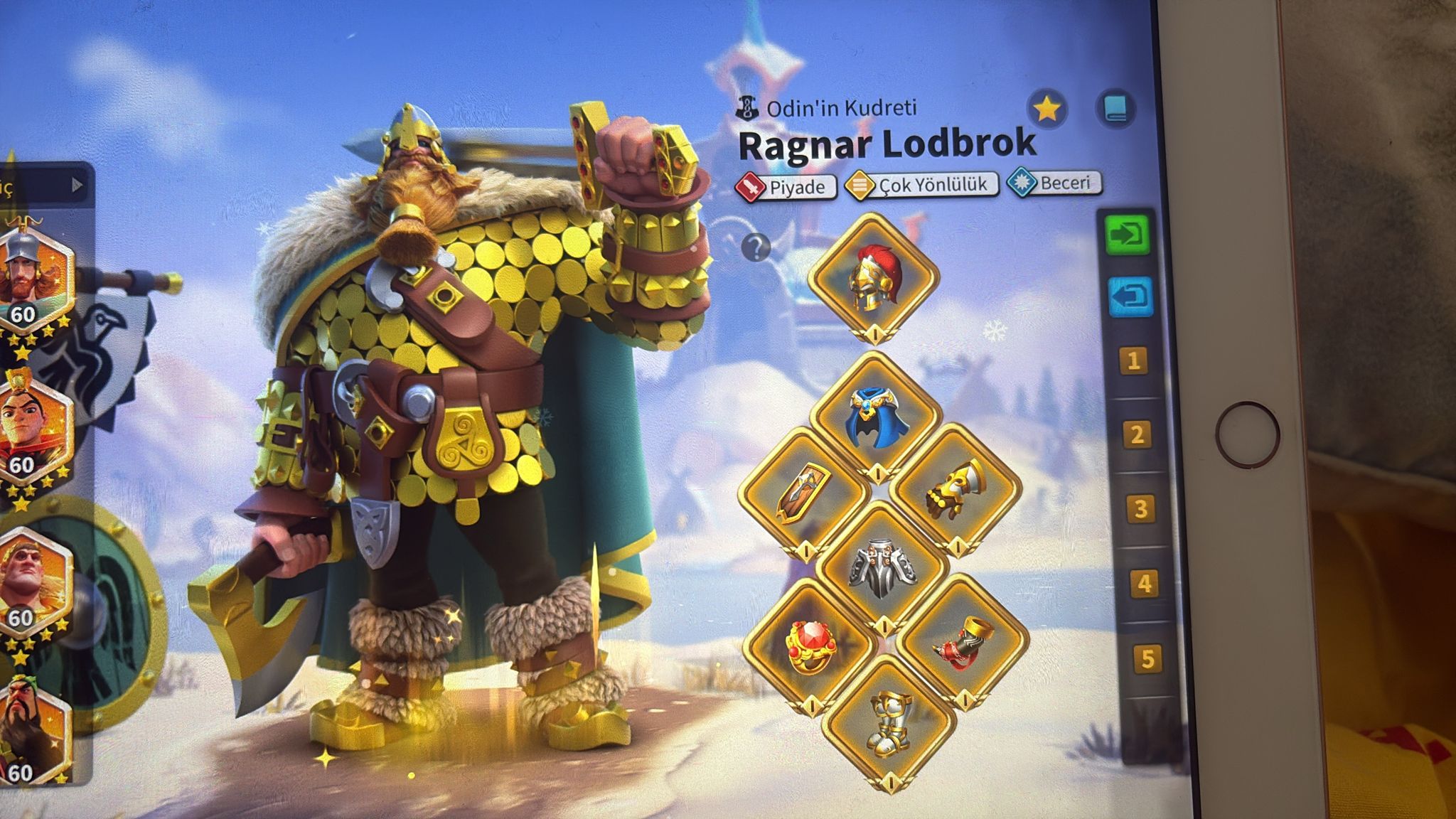Screen dimensions: 1456x819
Task: Click the yellow star favorite button
Action: (1046, 109)
